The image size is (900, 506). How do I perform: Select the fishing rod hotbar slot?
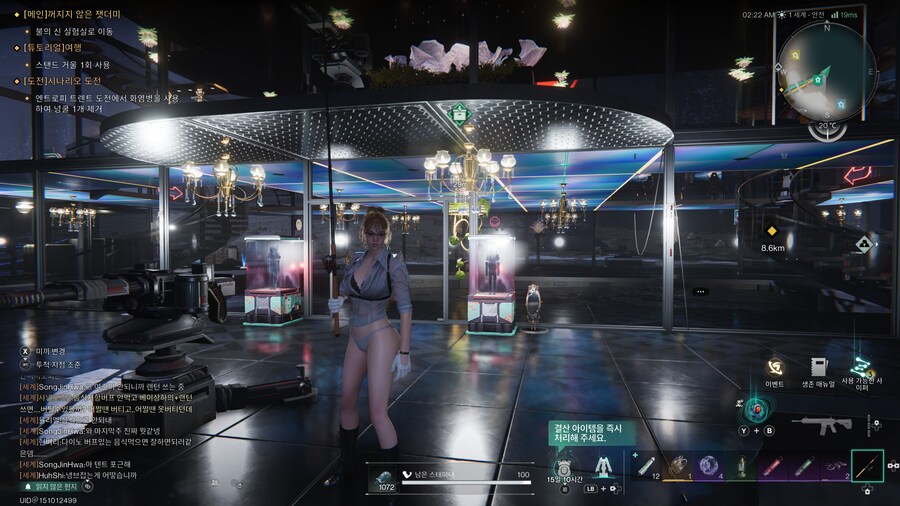tap(866, 466)
